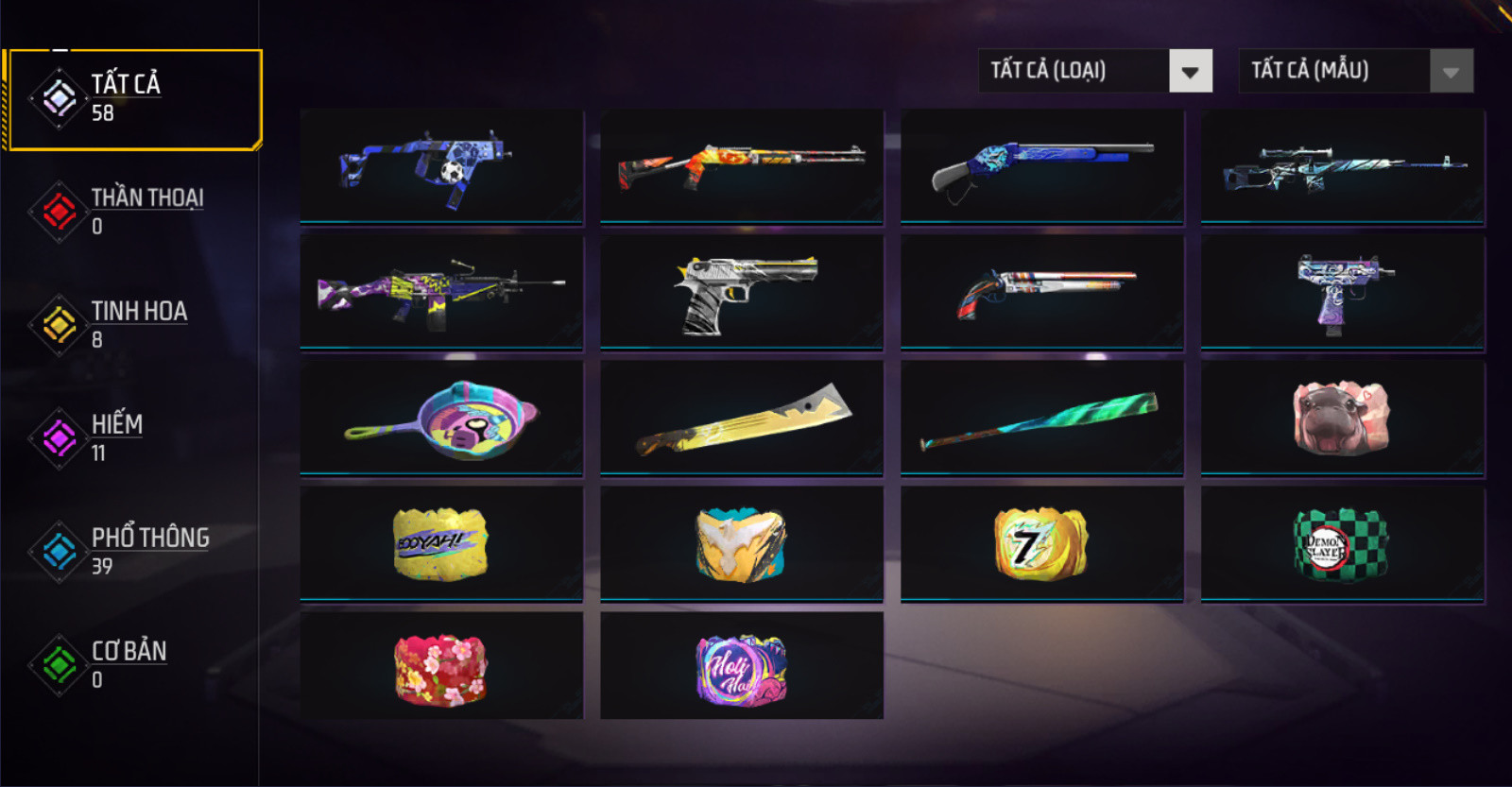Choose the yellow machete skin
The height and width of the screenshot is (787, 1512).
742,419
